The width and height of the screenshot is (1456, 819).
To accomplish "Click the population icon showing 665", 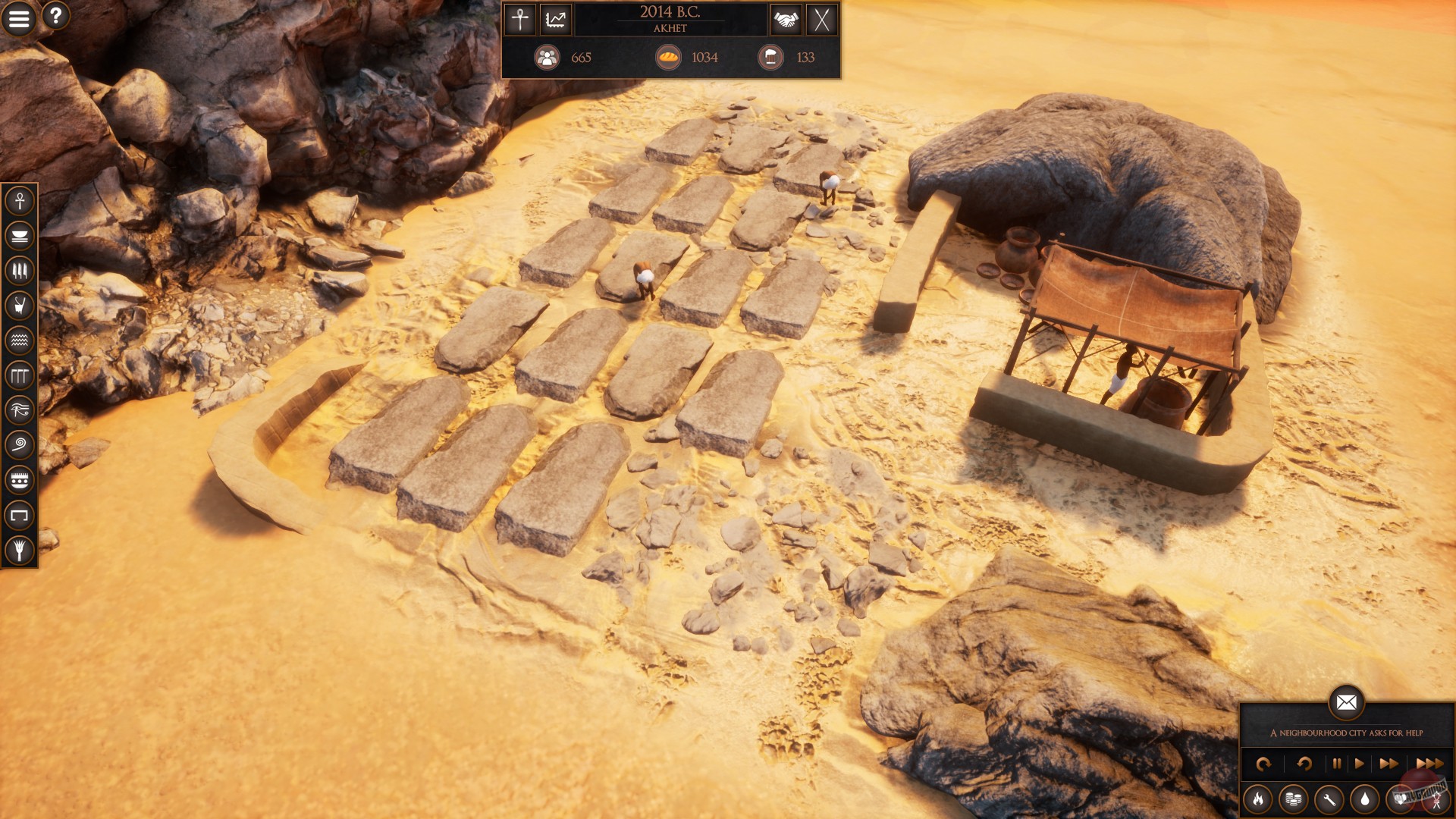I will 548,57.
